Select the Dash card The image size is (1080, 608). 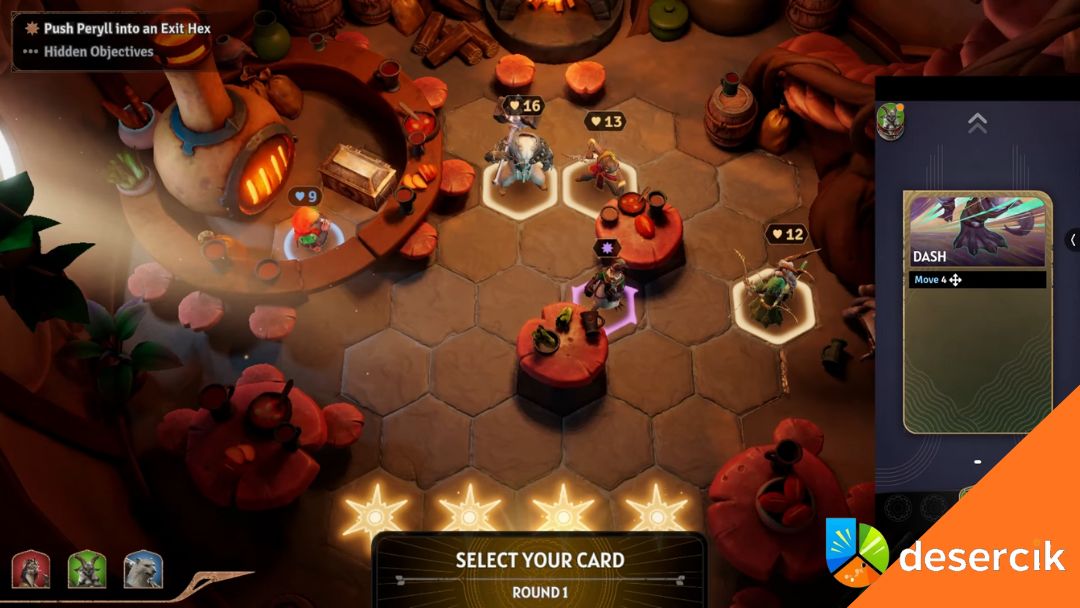977,311
